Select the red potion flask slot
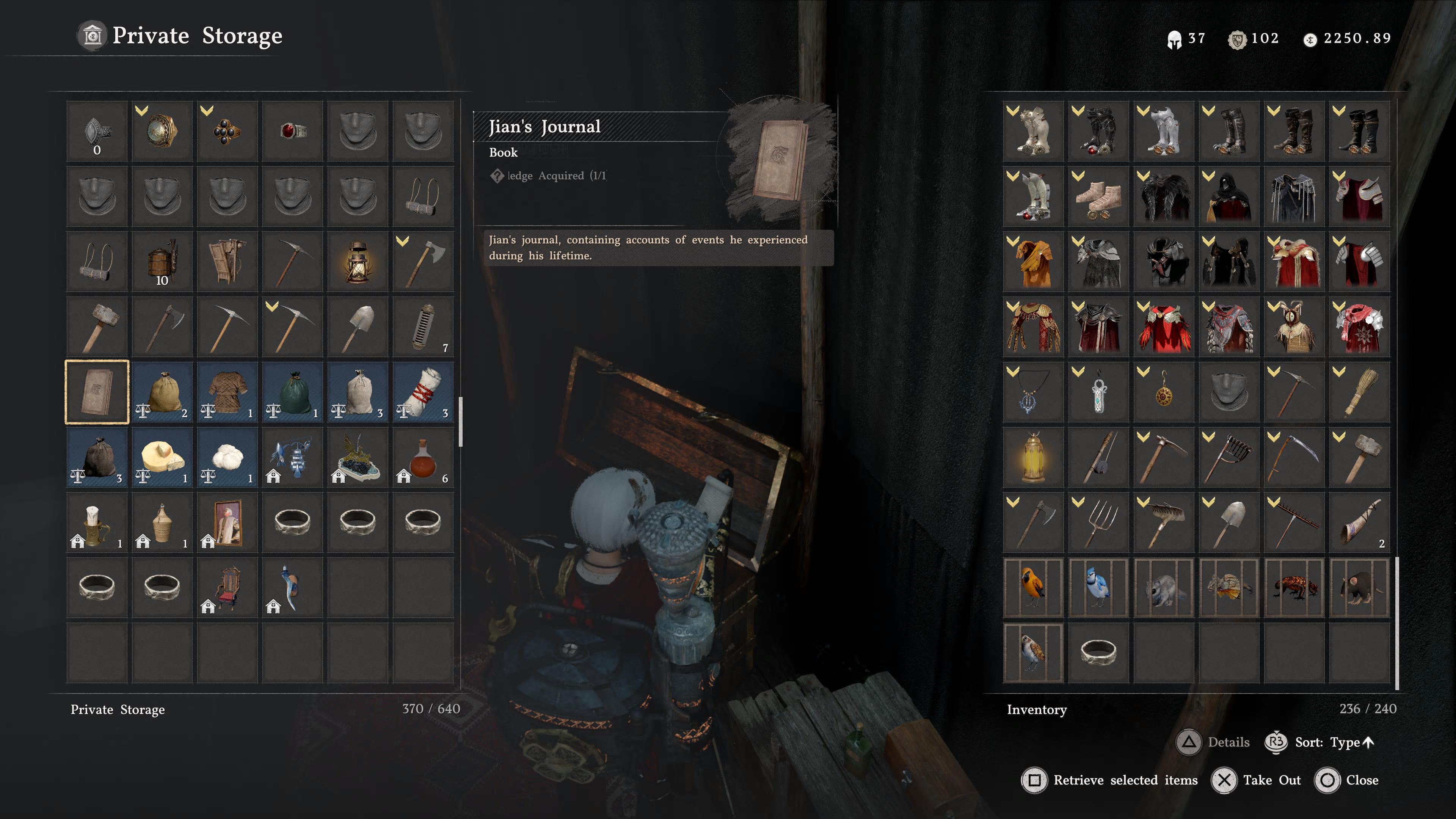 (424, 457)
